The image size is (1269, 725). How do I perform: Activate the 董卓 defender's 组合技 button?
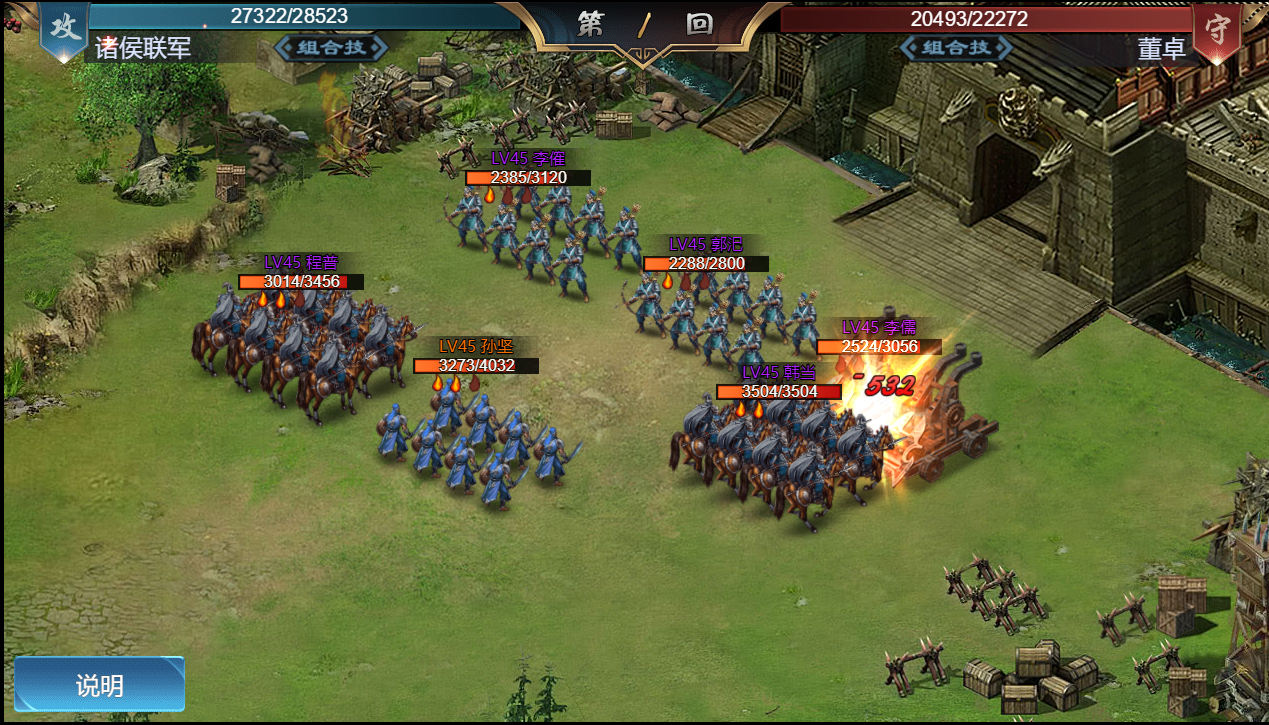click(956, 47)
